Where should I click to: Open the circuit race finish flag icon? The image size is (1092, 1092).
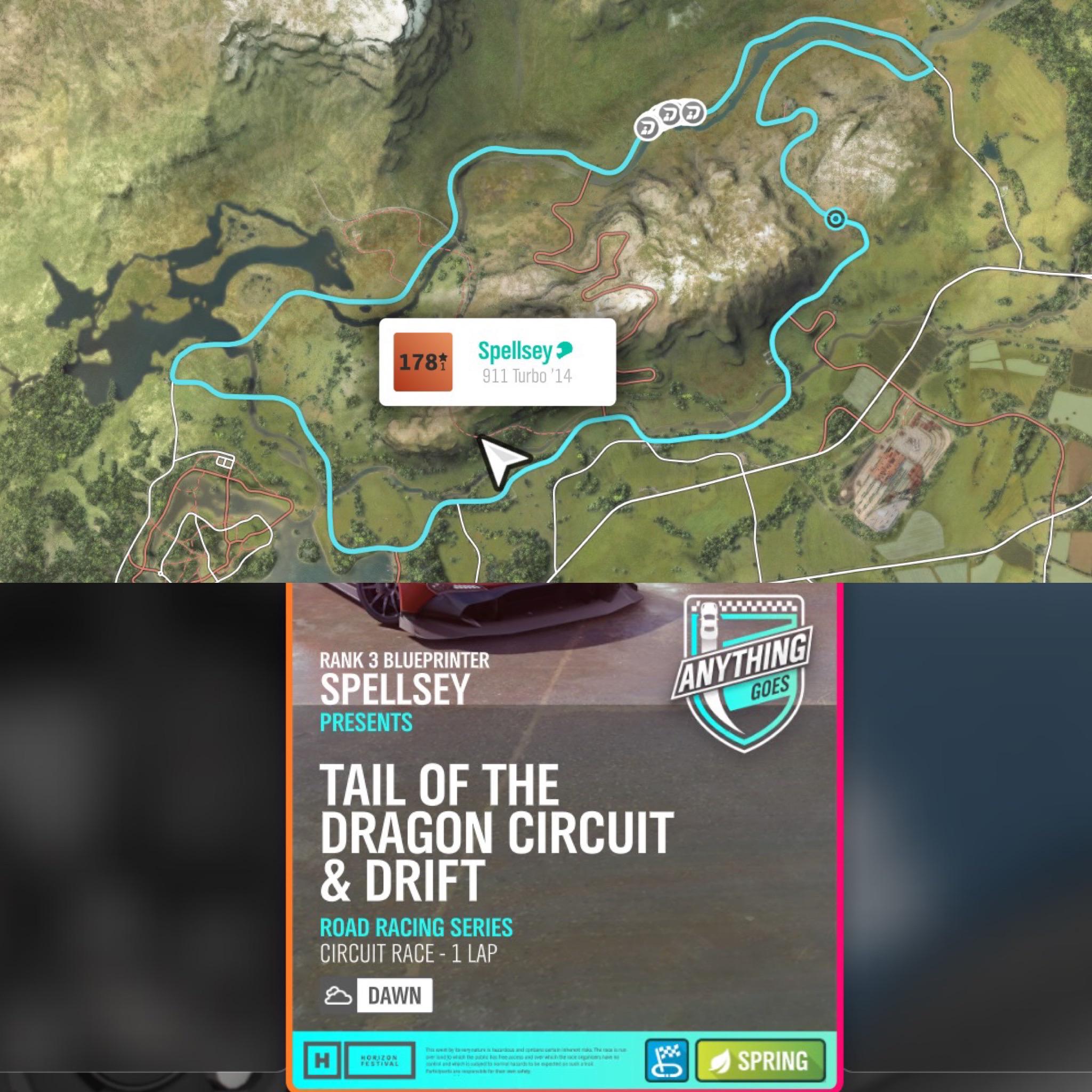tap(667, 1062)
